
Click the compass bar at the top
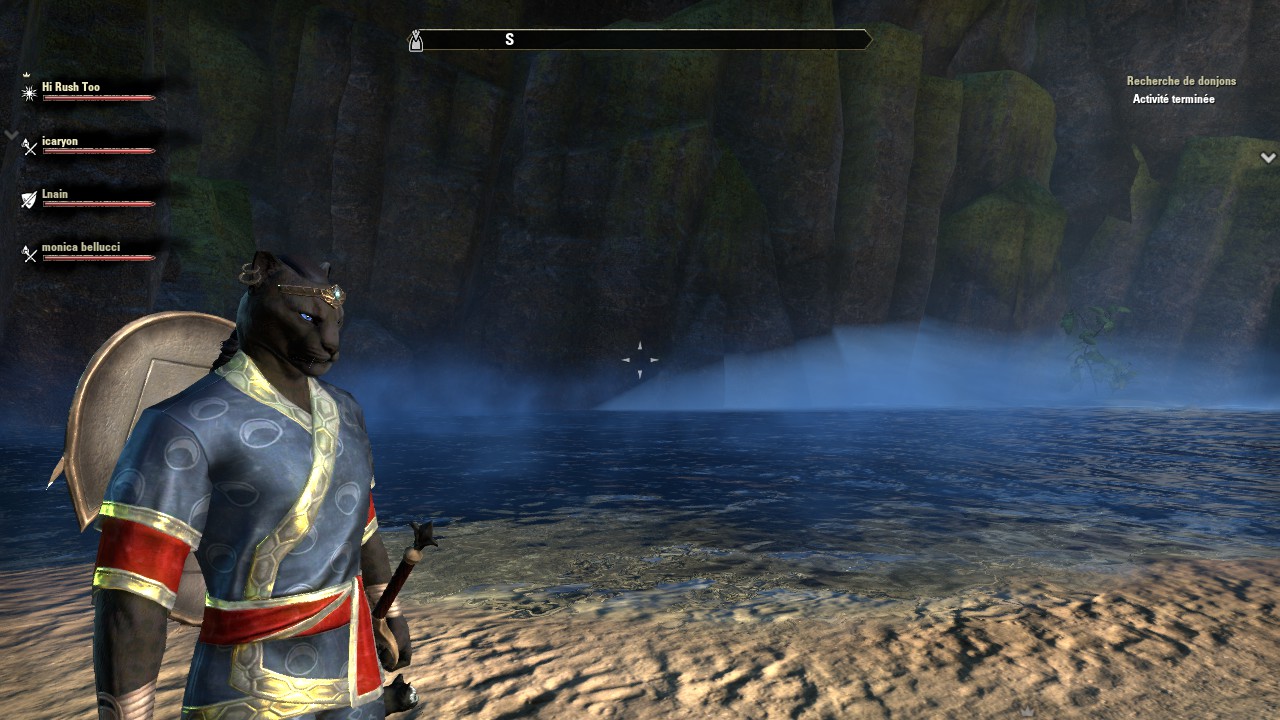click(640, 40)
